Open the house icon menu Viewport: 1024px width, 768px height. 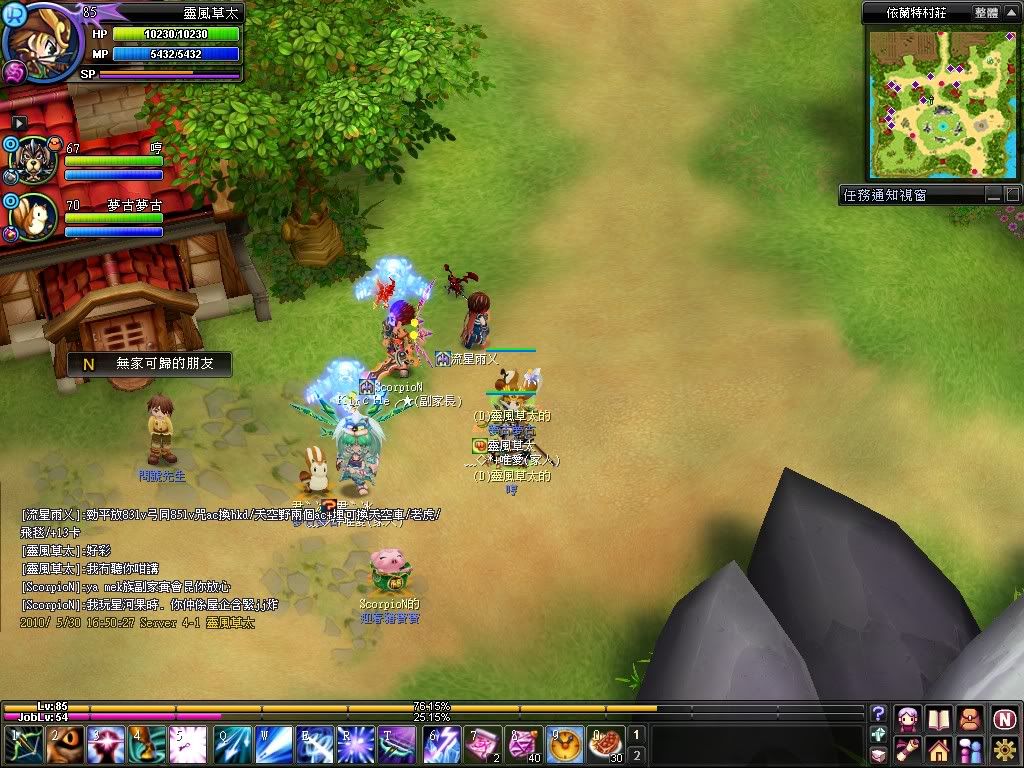938,750
